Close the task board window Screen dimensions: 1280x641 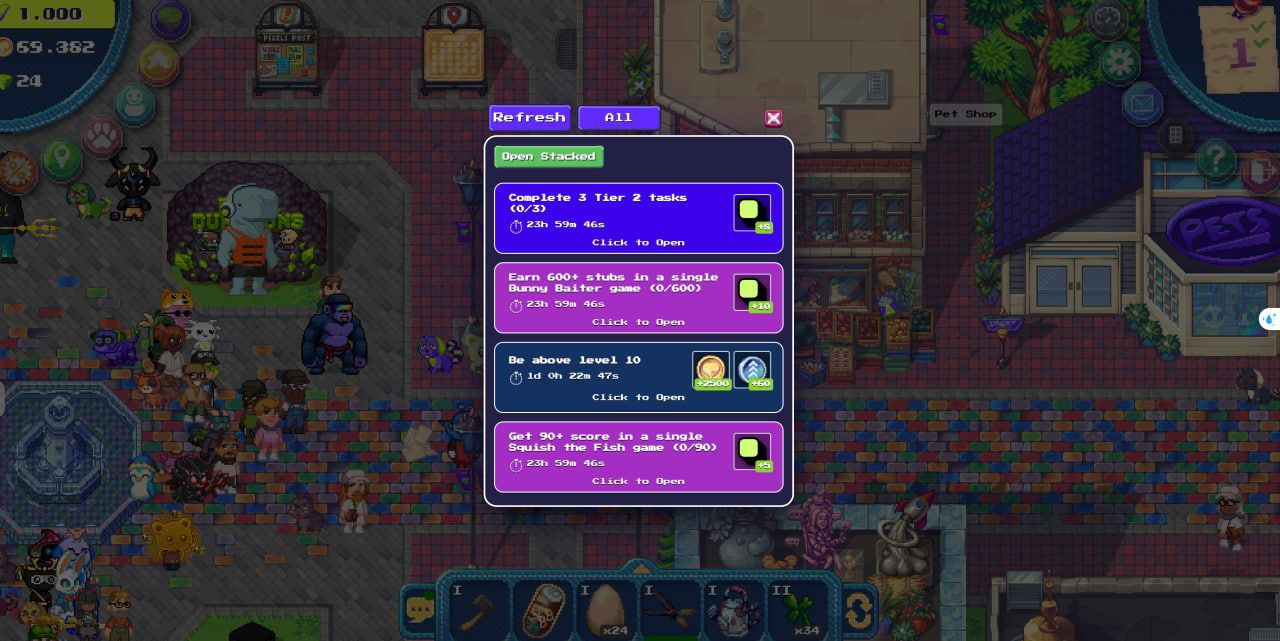[774, 118]
